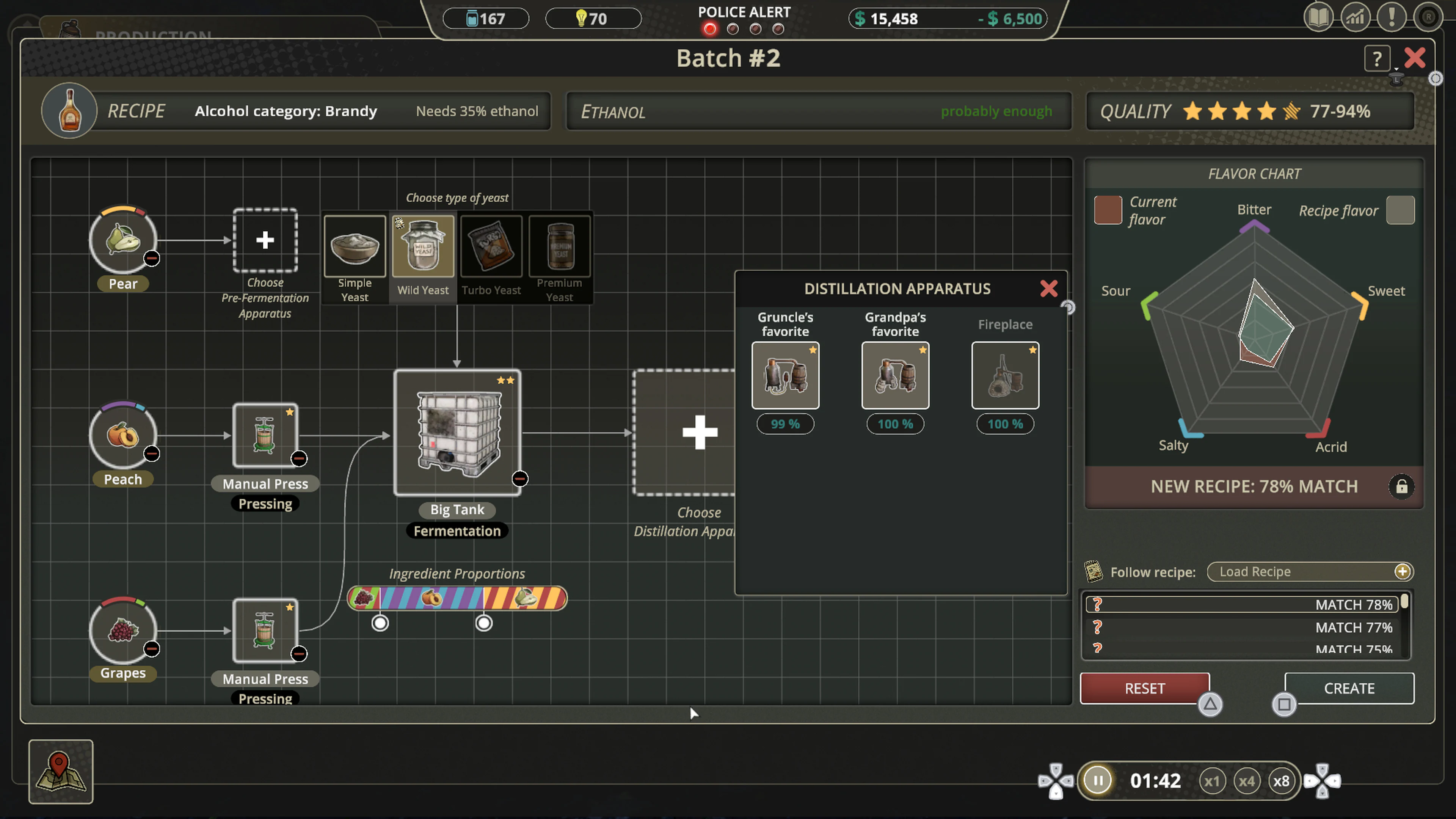Remove the Pear ingredient with its minus button
The image size is (1456, 819).
pos(152,259)
